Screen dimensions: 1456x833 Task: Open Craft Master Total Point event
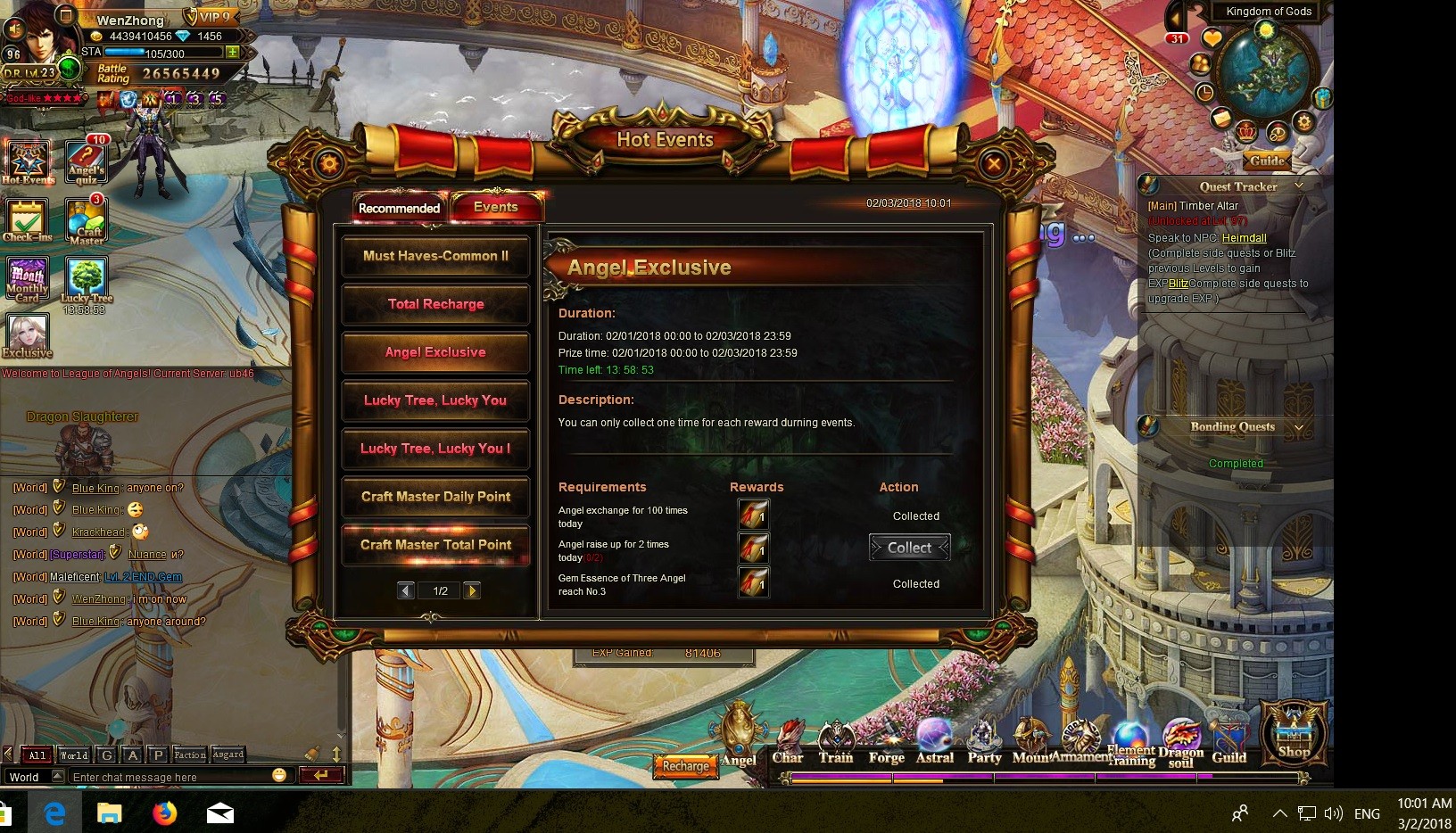[435, 545]
